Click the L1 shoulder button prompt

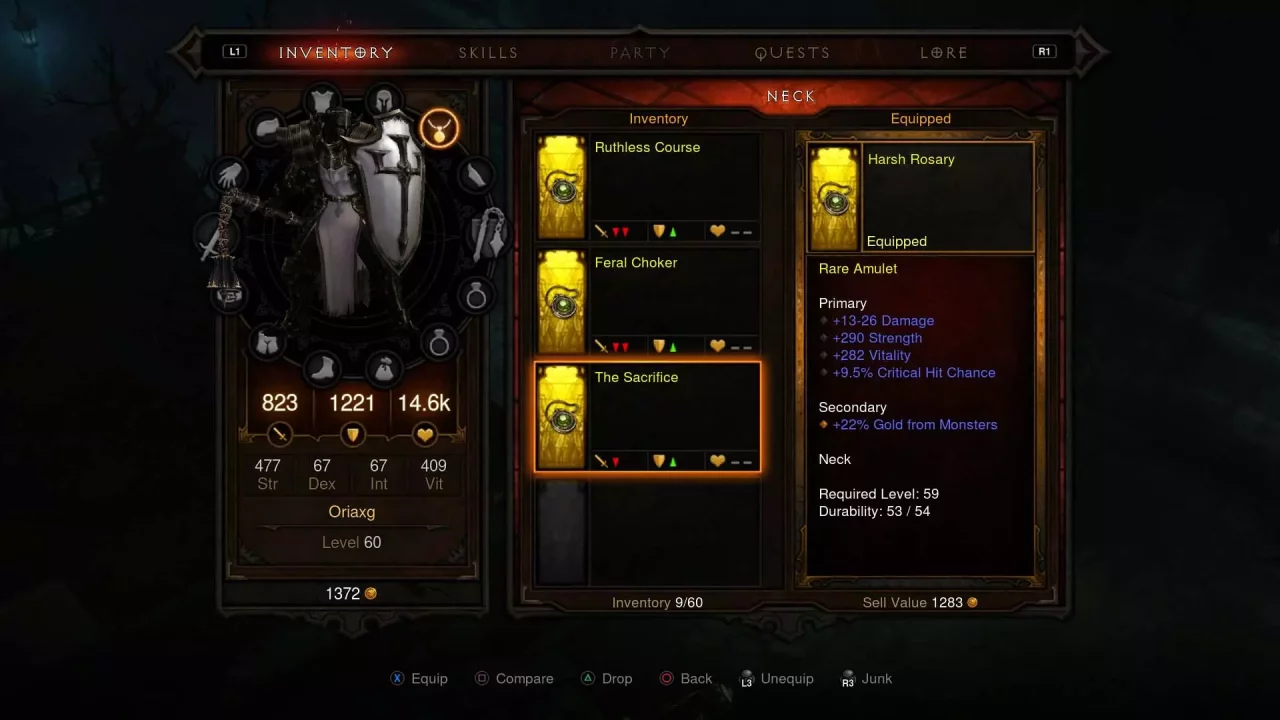pyautogui.click(x=234, y=51)
